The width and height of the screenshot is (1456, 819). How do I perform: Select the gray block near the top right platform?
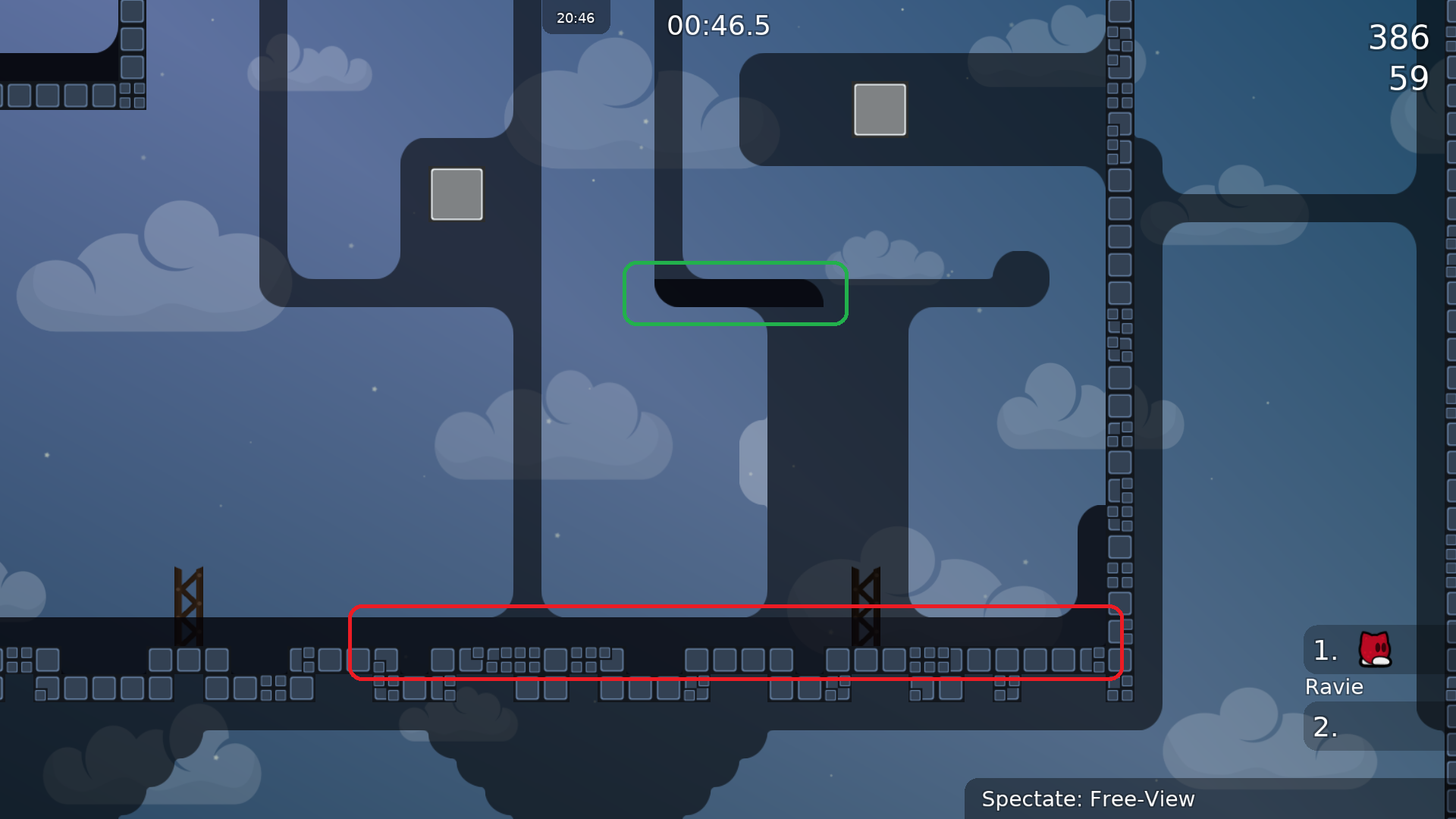879,109
